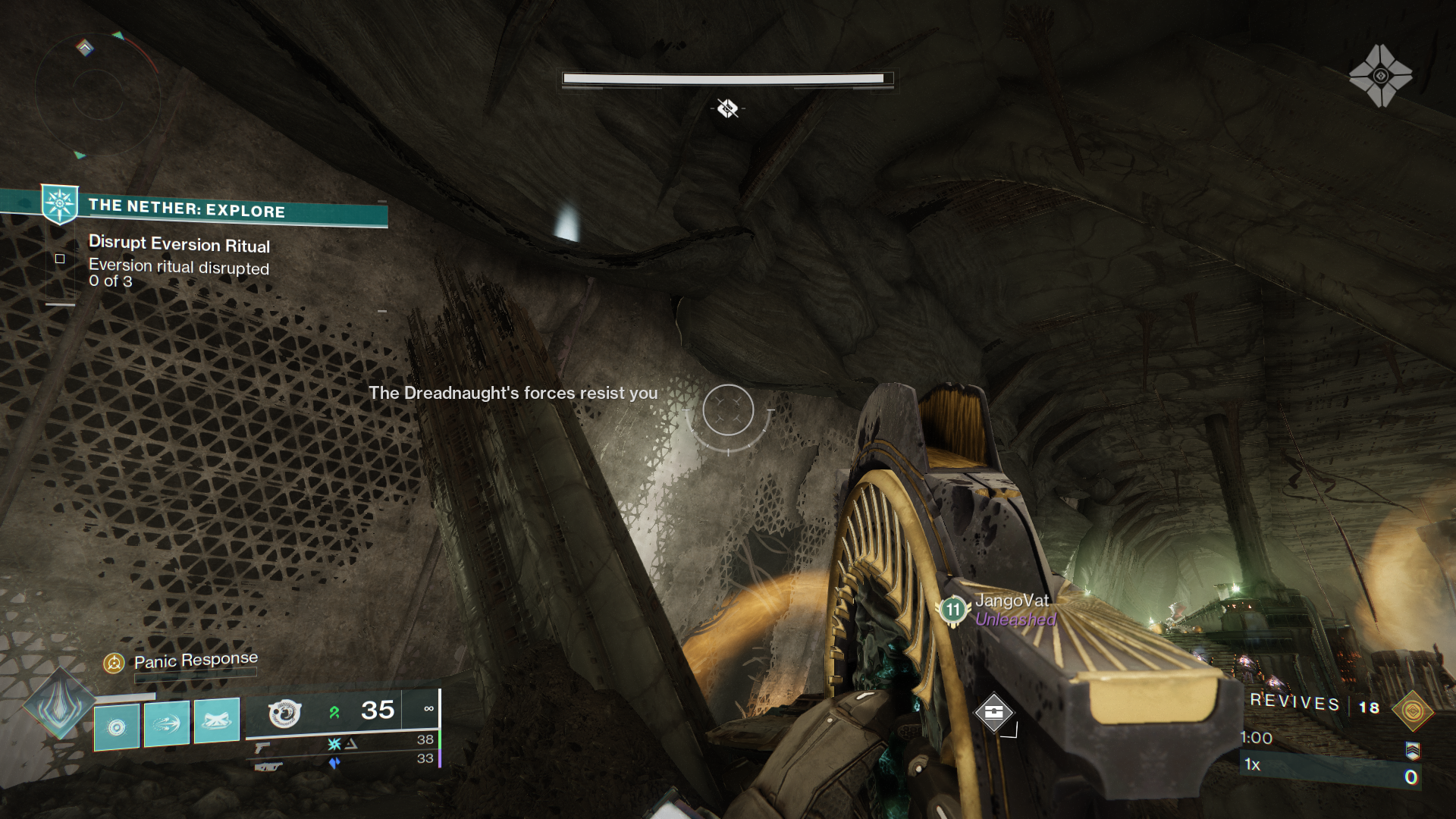1456x819 pixels.
Task: Click the melee ability arrow icon
Action: pyautogui.click(x=165, y=726)
